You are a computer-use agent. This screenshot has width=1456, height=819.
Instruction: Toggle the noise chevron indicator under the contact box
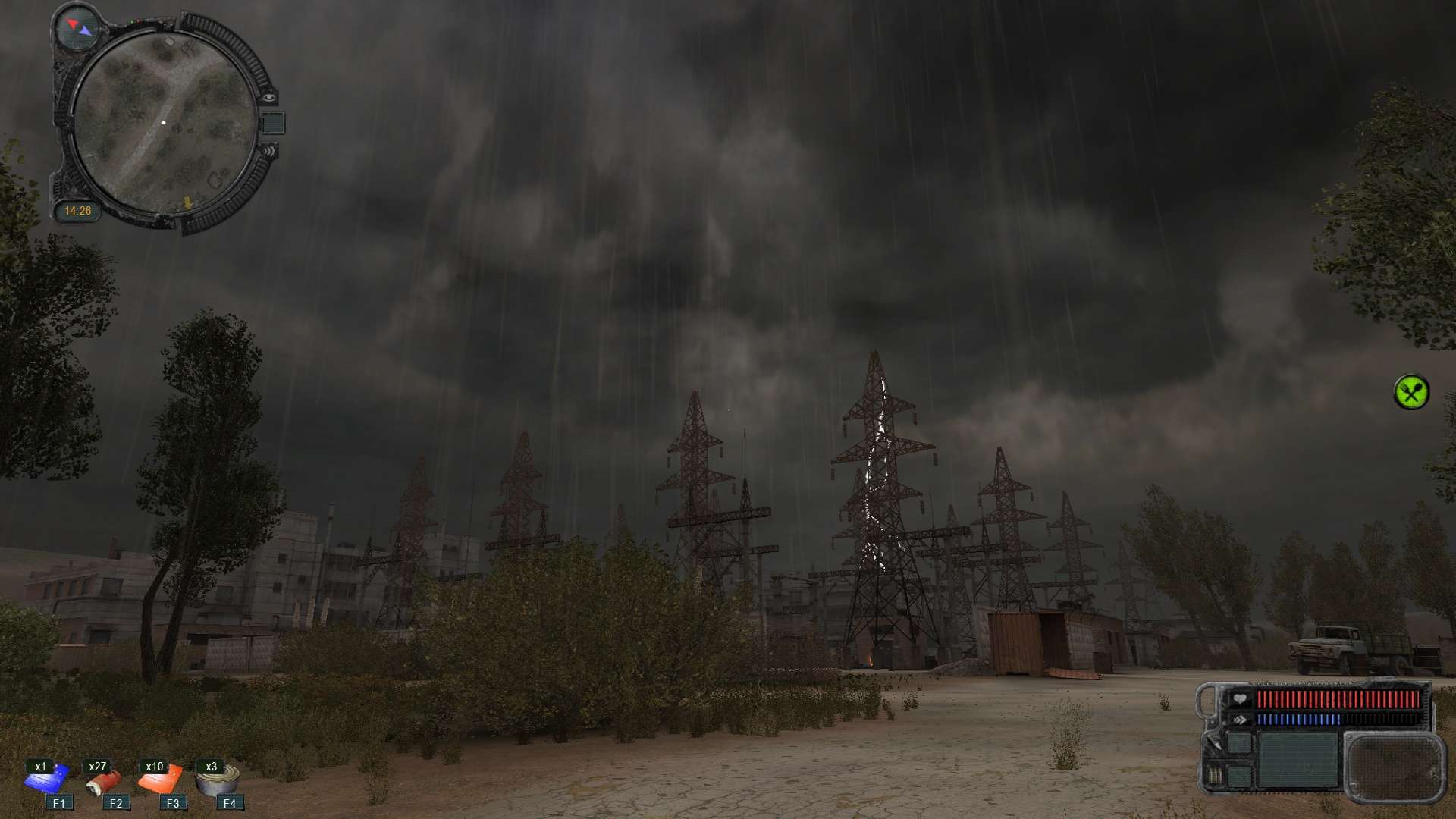pyautogui.click(x=269, y=152)
